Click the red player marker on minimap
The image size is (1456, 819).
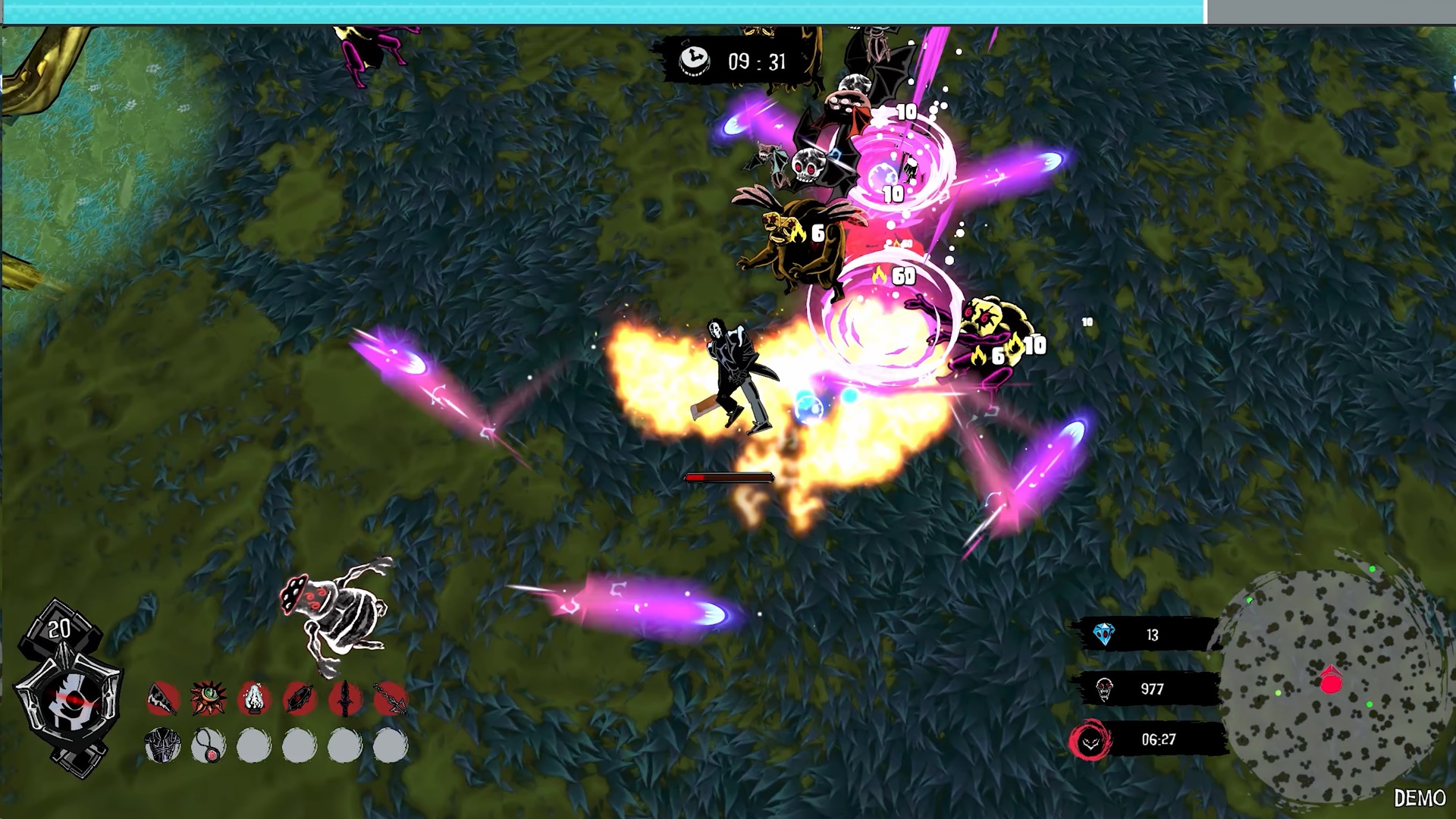point(1331,681)
